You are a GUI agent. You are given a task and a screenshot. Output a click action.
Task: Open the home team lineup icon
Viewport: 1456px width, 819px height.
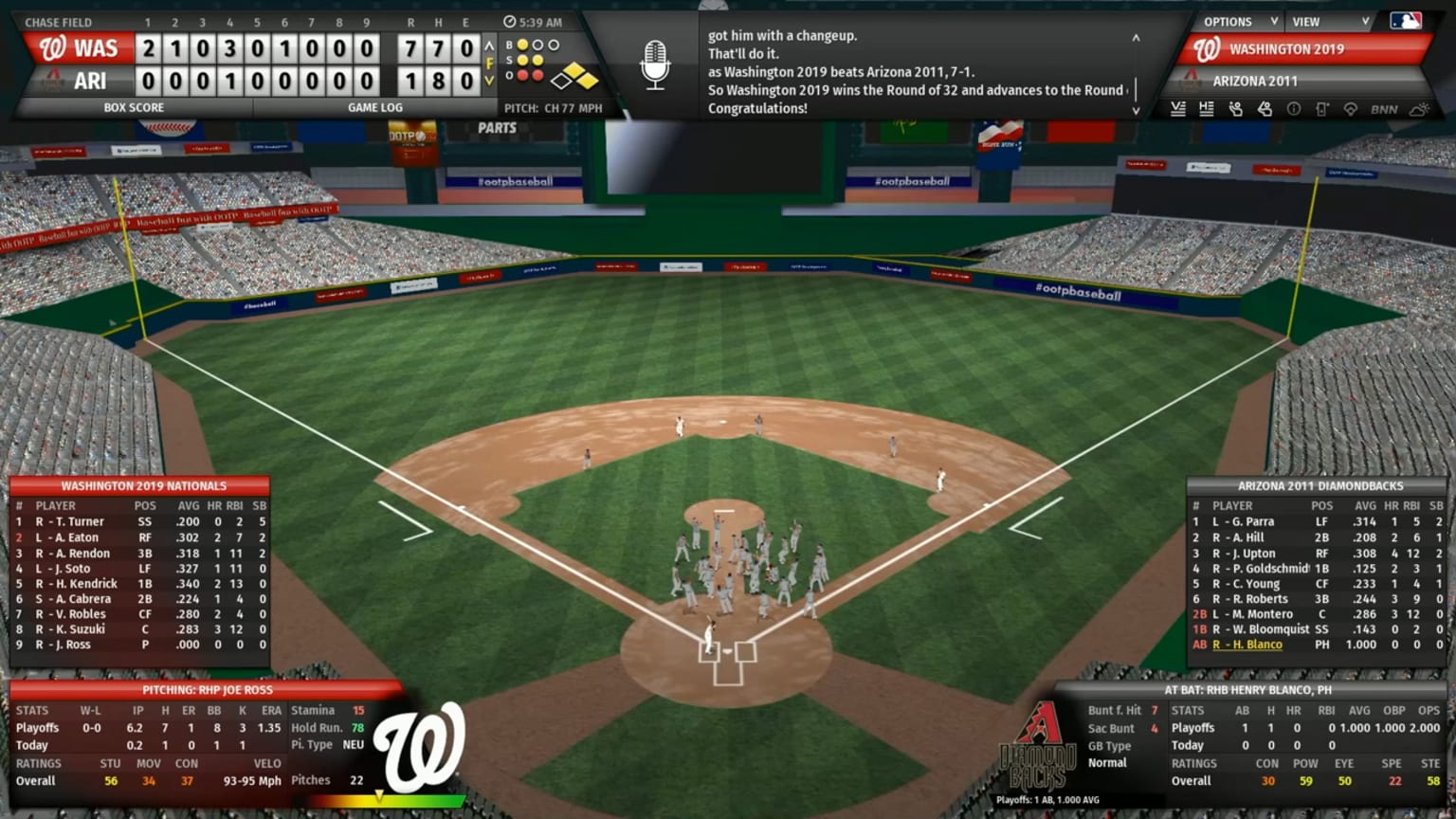pyautogui.click(x=1206, y=109)
